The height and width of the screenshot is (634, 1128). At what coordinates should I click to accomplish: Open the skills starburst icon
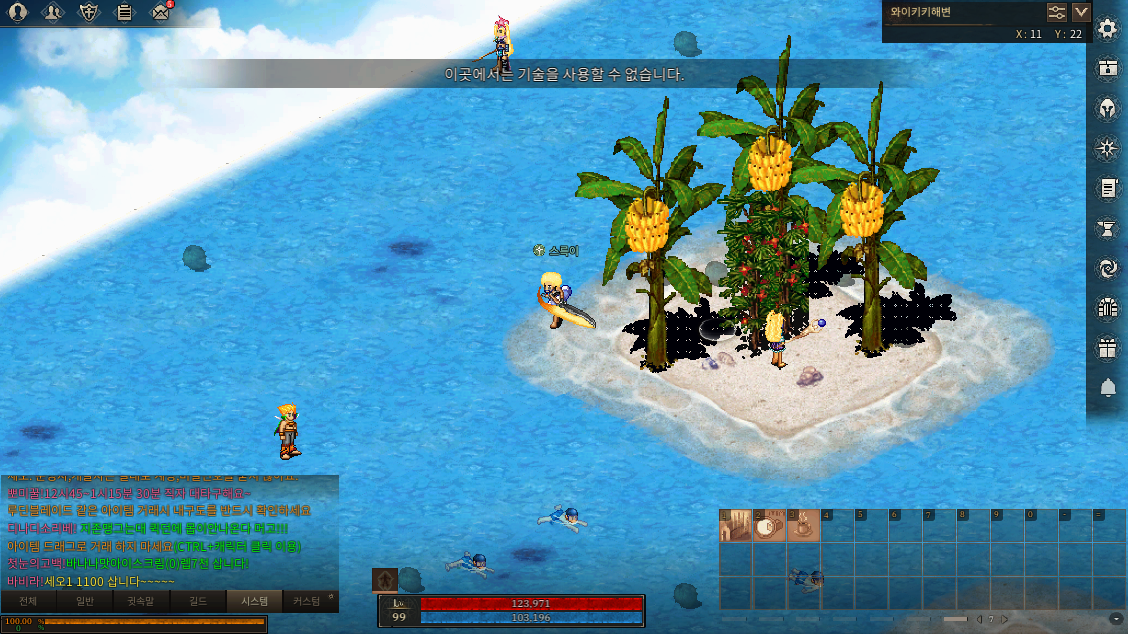[x=1107, y=148]
